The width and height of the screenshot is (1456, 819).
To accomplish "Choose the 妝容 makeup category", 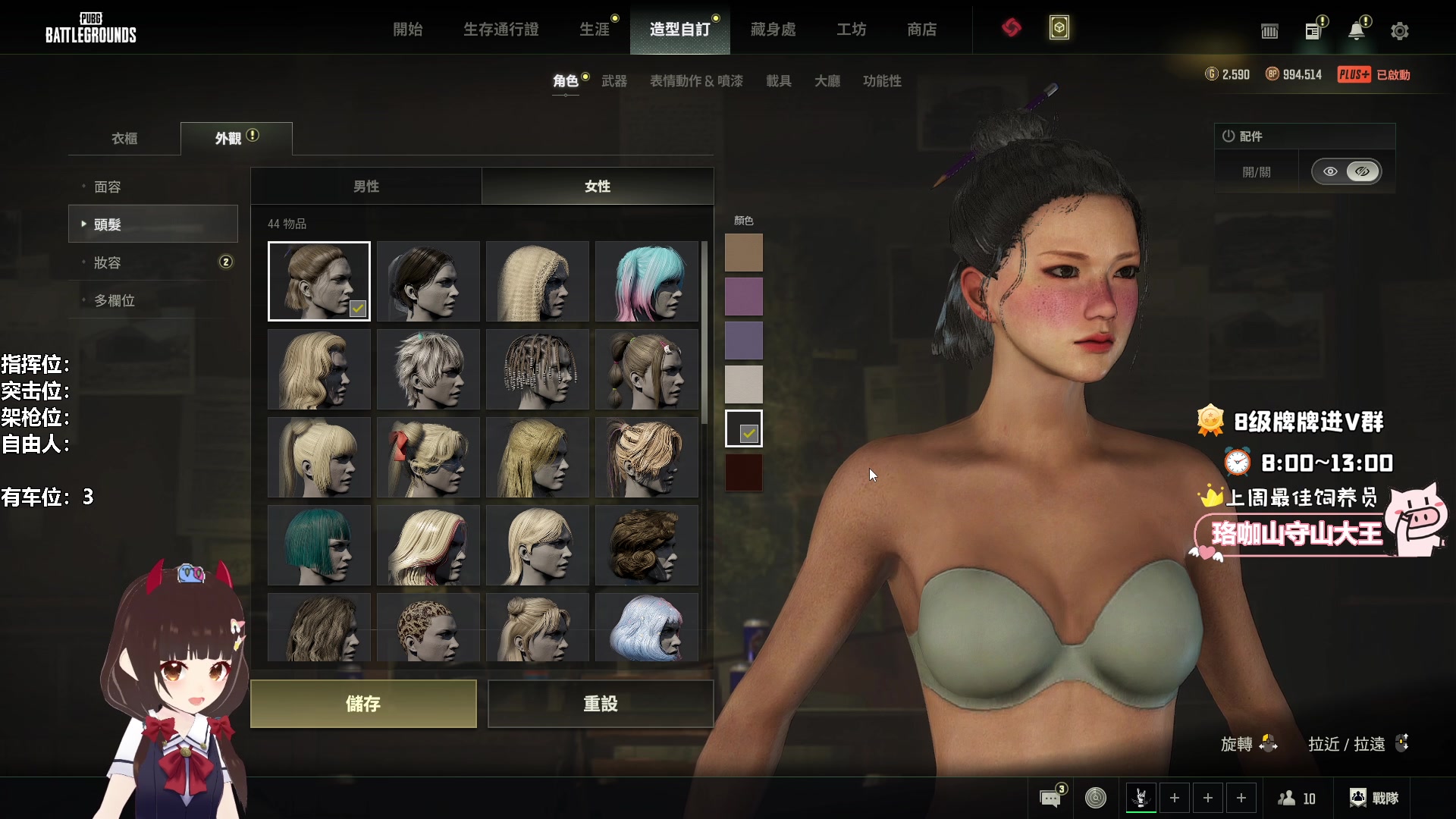I will click(108, 263).
